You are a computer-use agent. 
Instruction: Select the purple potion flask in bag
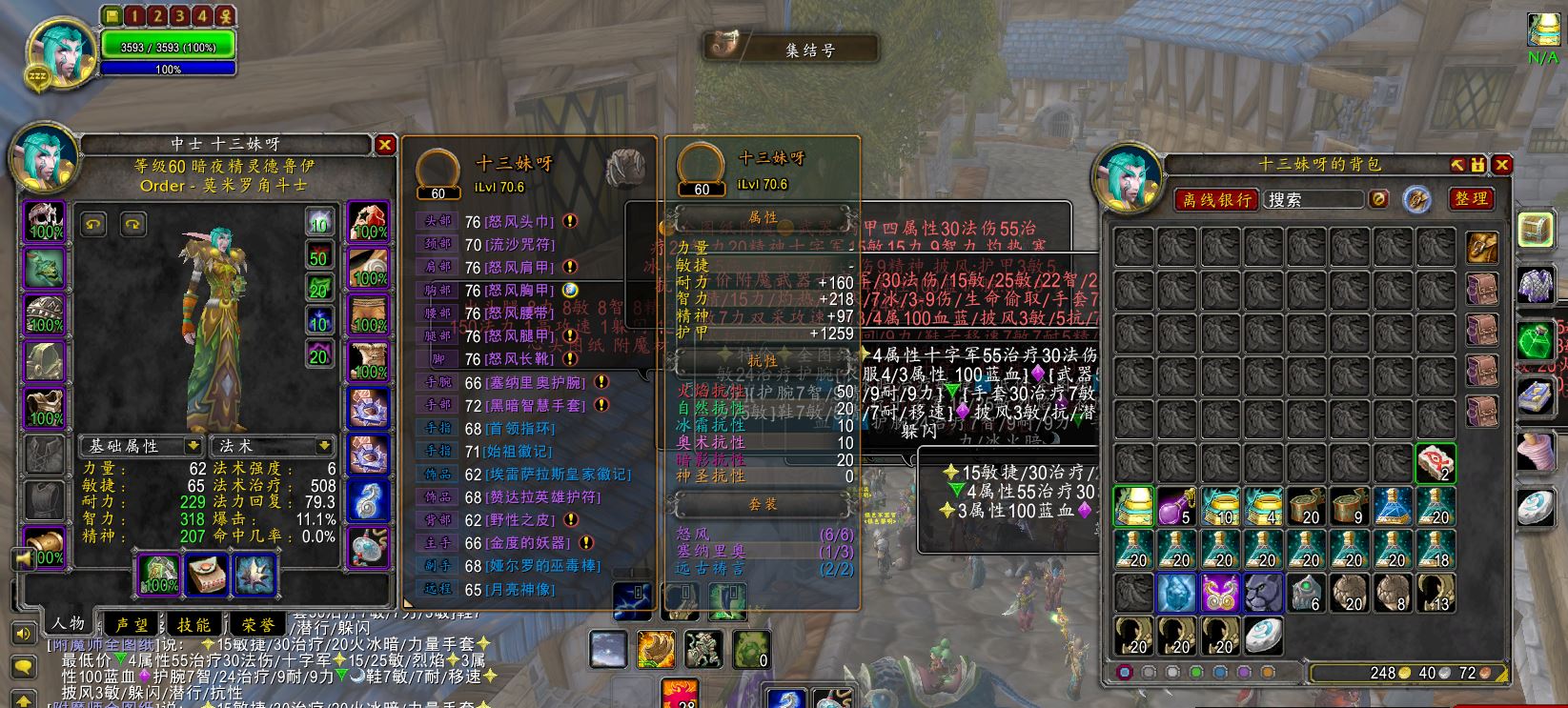tap(1177, 506)
